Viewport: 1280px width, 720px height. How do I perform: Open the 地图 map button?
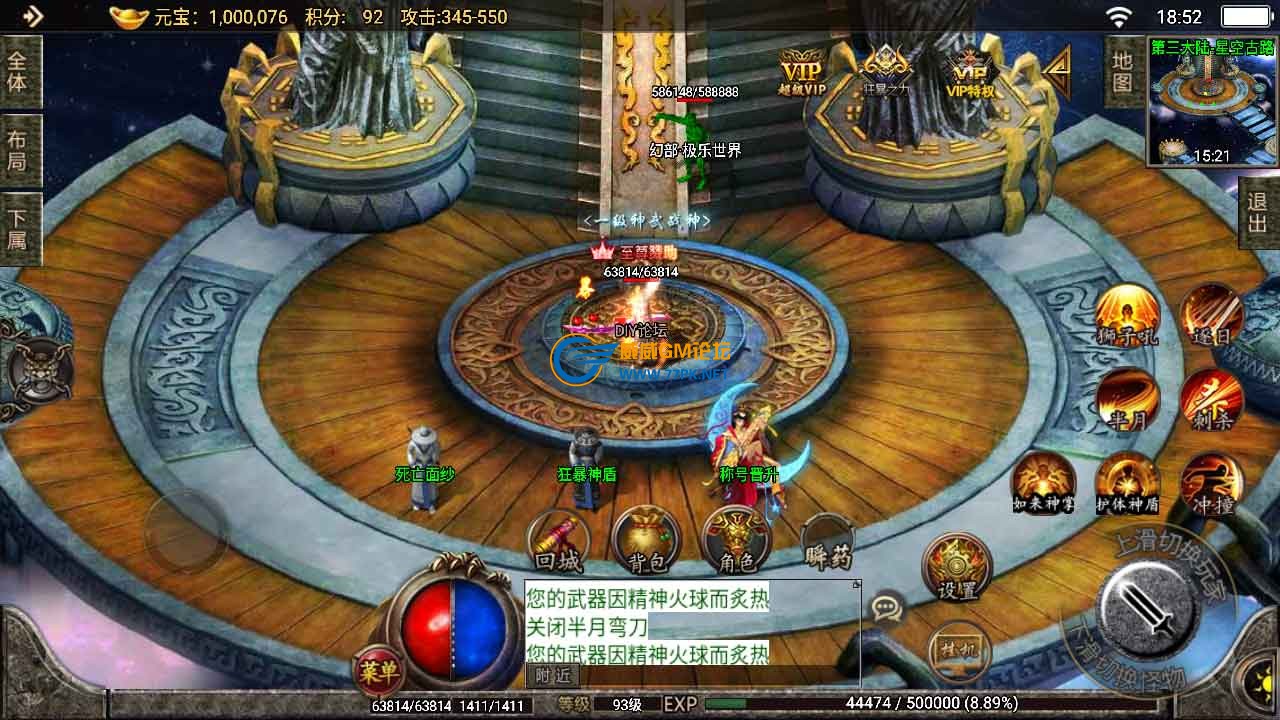pyautogui.click(x=1122, y=71)
